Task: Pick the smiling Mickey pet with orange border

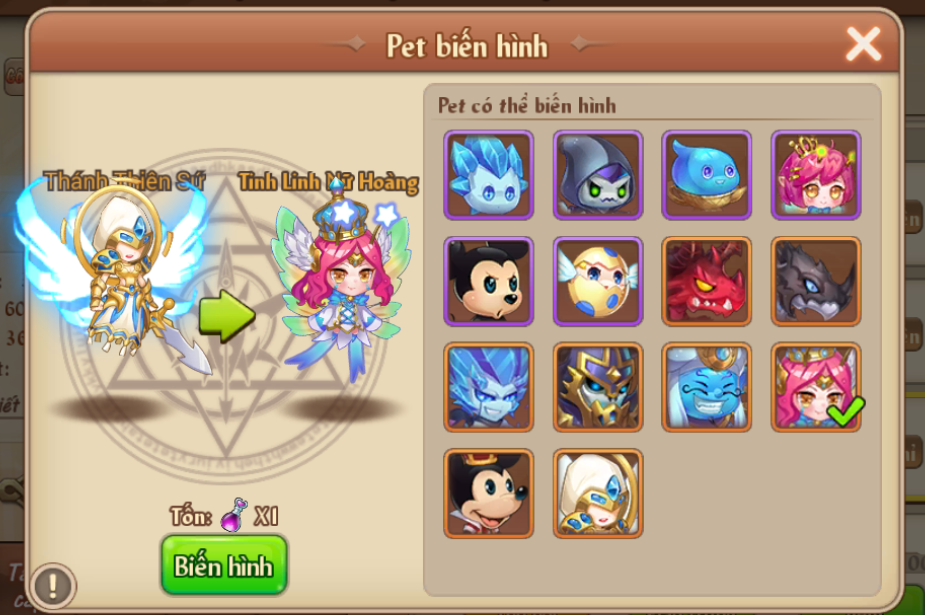Action: 489,493
